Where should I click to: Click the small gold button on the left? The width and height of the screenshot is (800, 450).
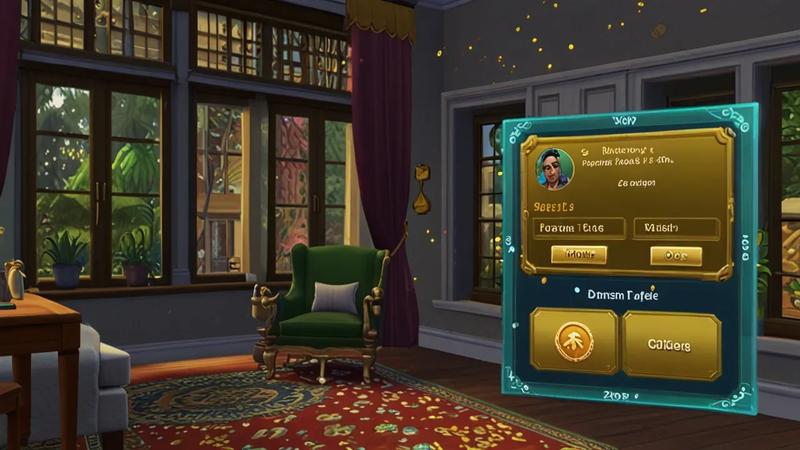[579, 255]
